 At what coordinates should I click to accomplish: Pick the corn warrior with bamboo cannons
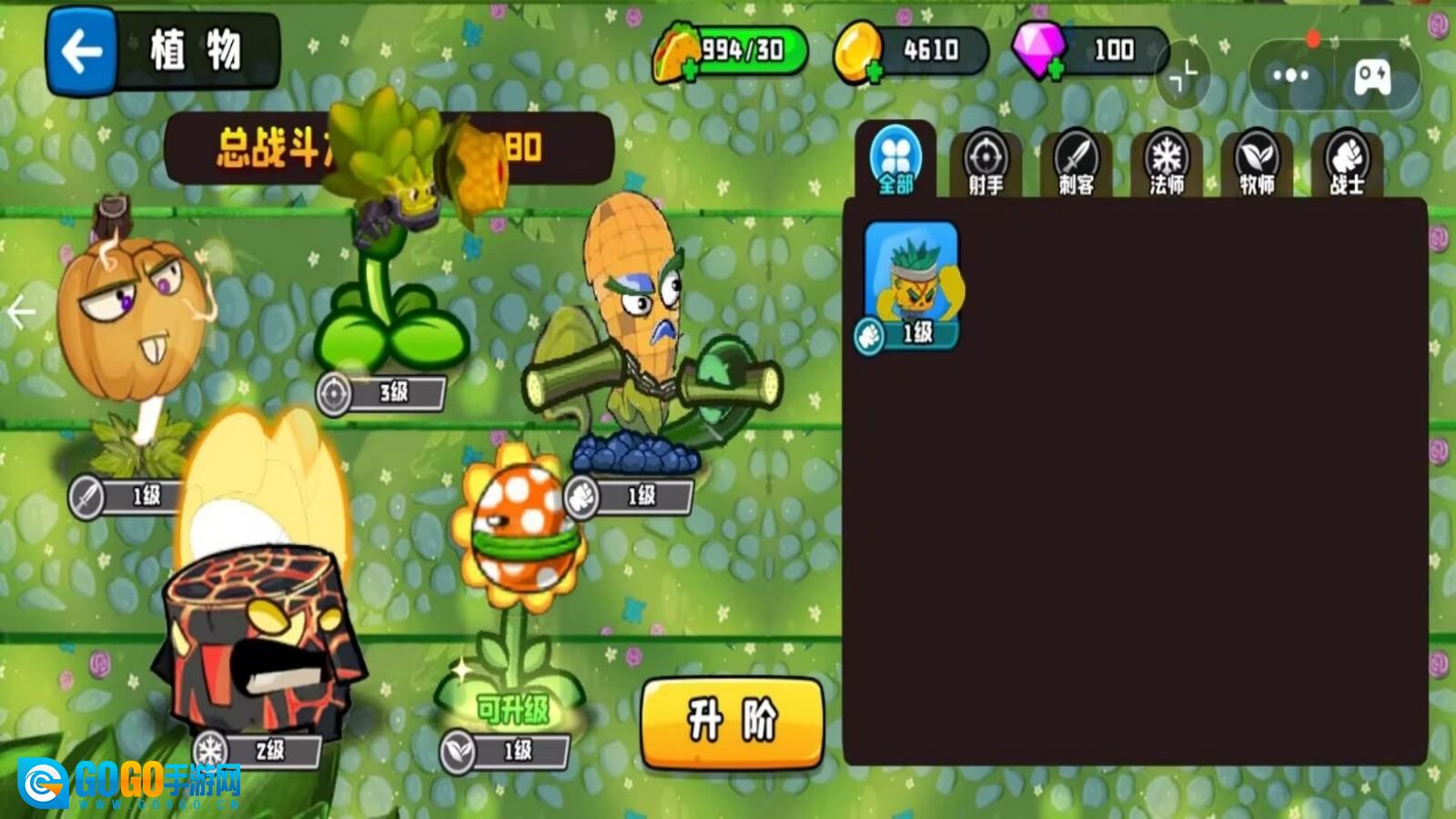coord(646,337)
